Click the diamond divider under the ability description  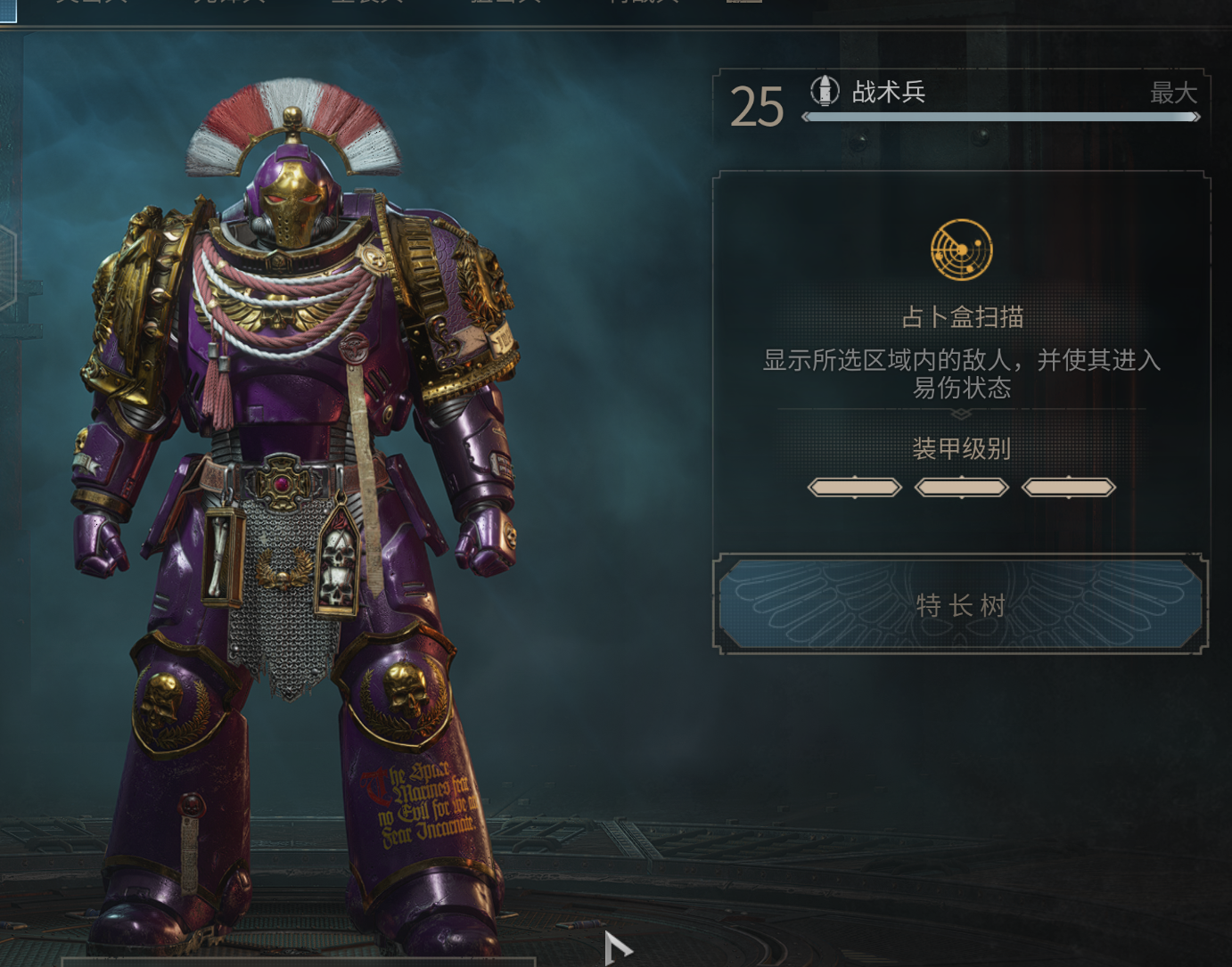tap(961, 414)
